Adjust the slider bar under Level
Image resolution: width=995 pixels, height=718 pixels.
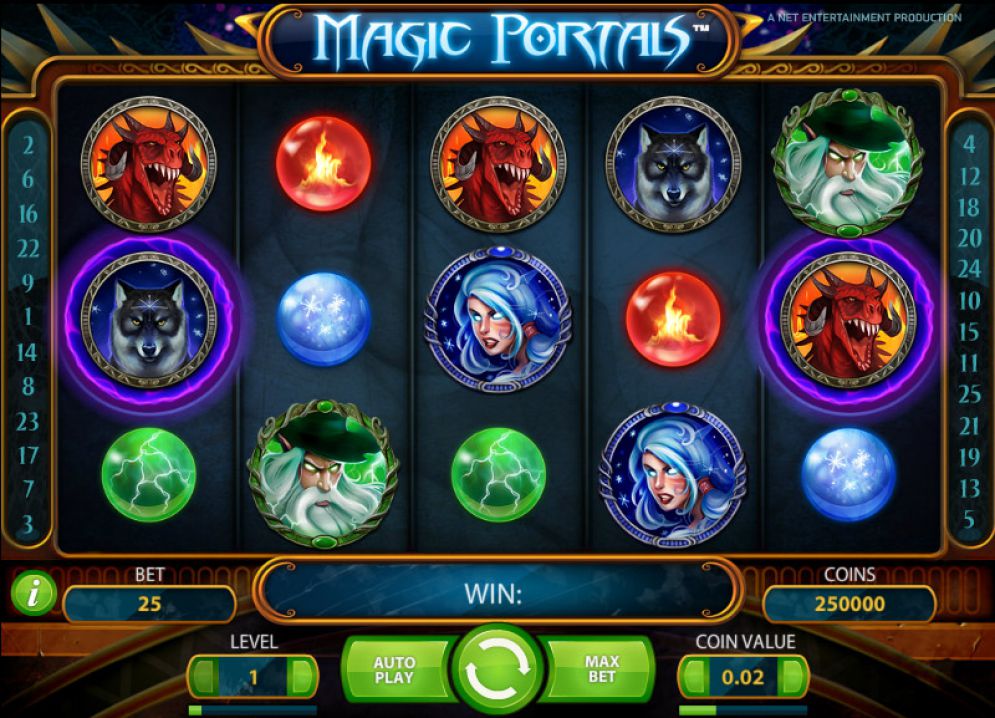tap(252, 710)
